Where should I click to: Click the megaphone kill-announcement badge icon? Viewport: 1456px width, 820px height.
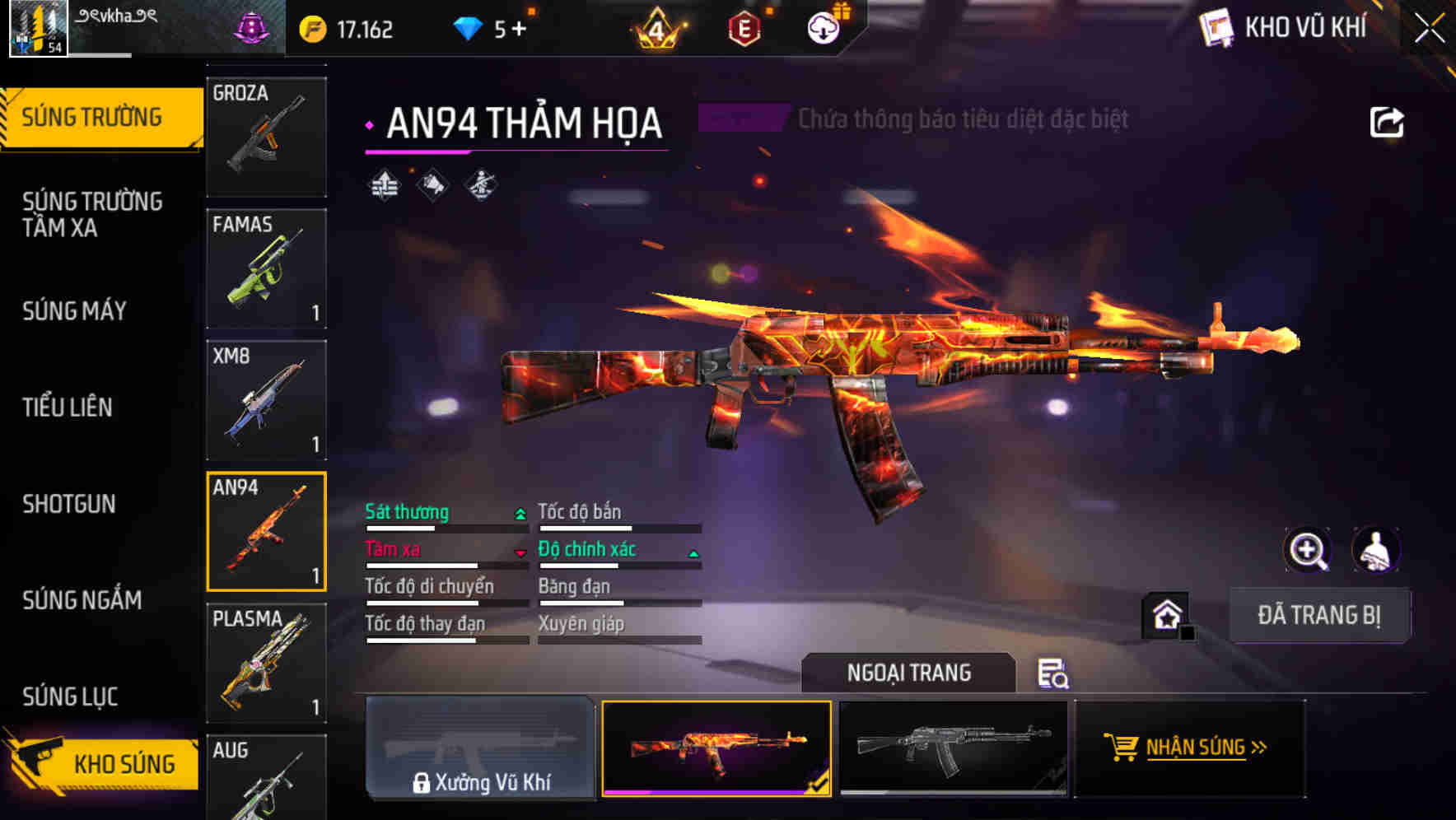432,185
